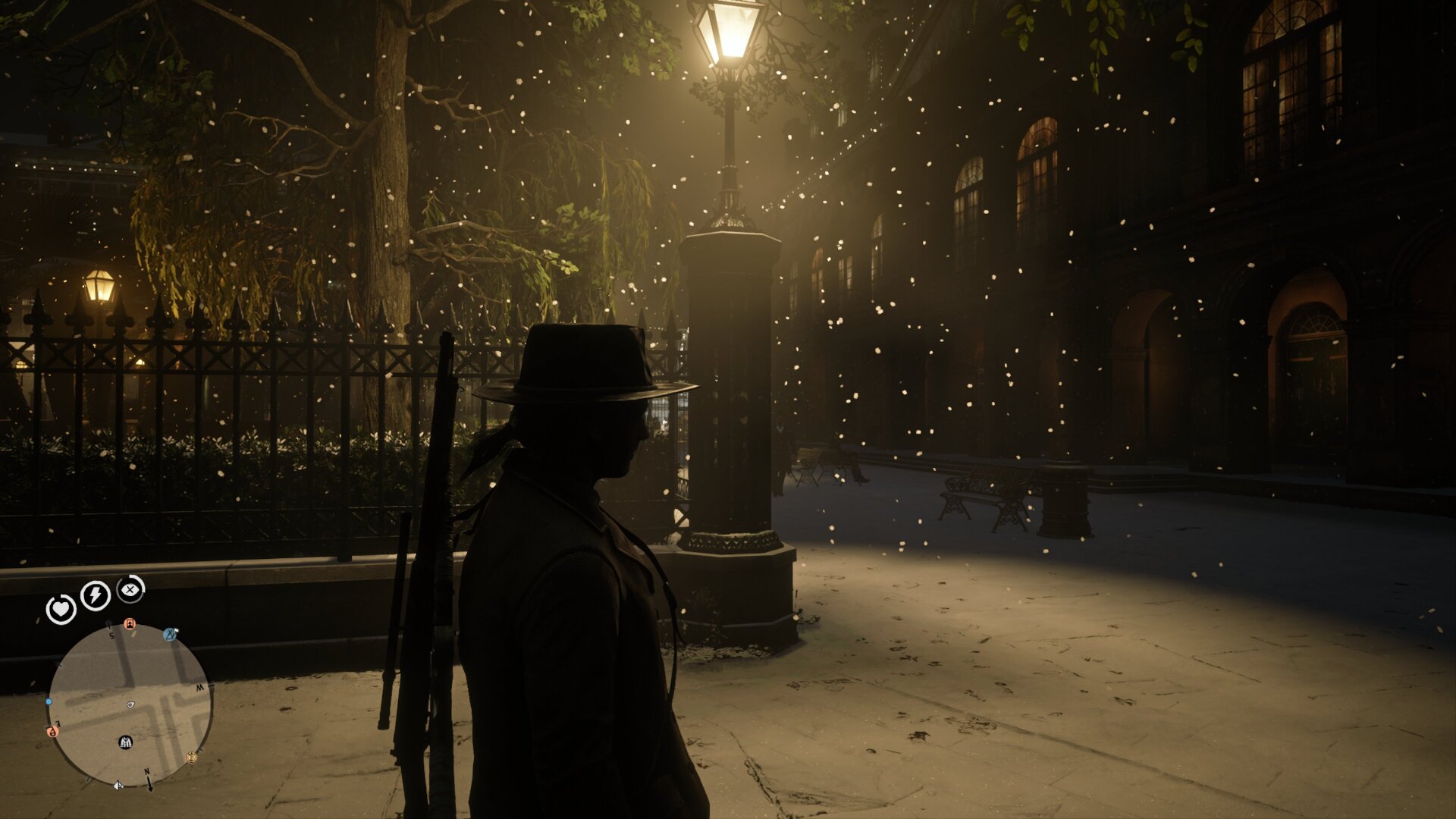This screenshot has height=819, width=1456.
Task: Open the circular minimap
Action: [x=130, y=705]
